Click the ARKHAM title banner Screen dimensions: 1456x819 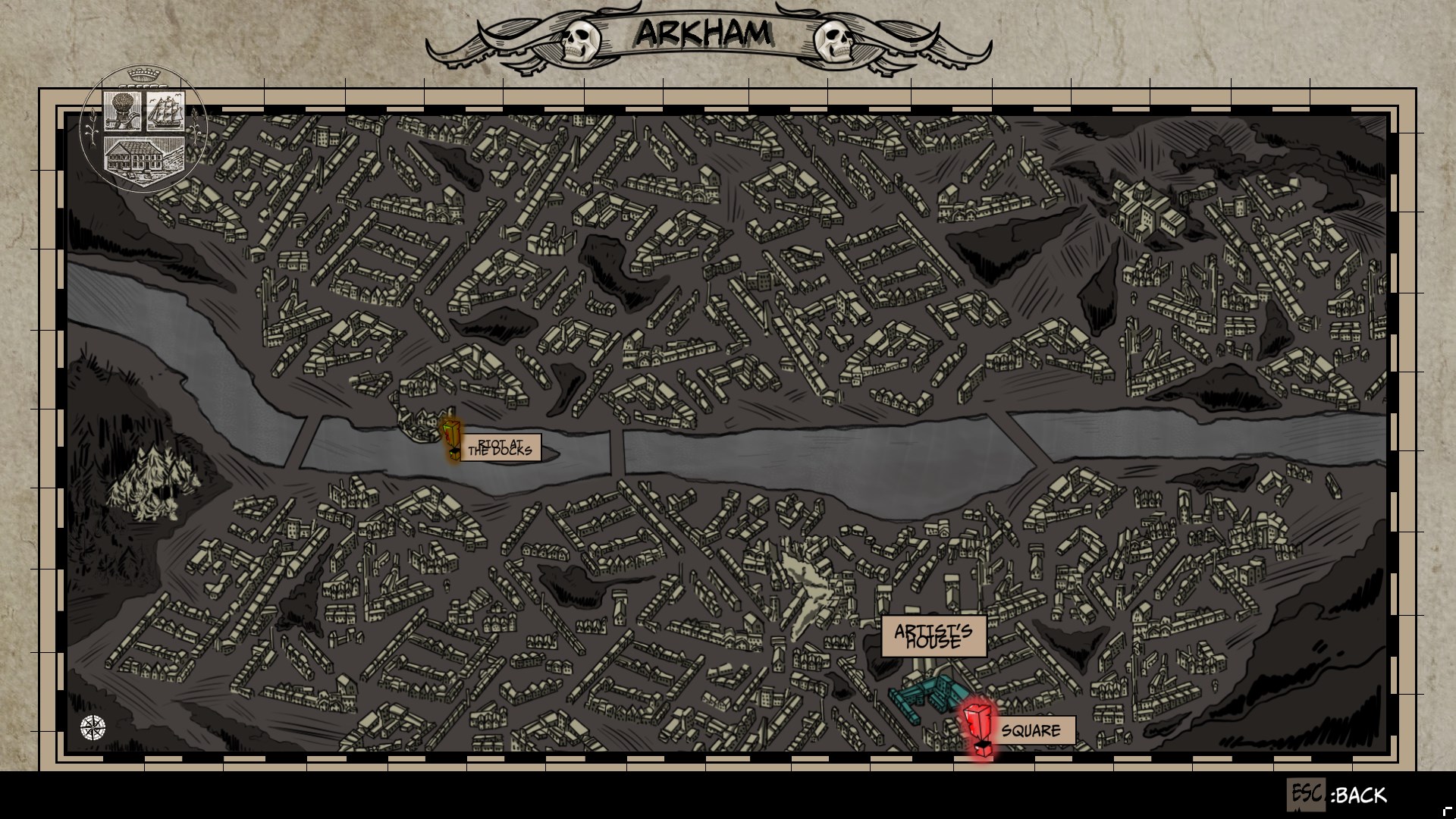[x=704, y=34]
